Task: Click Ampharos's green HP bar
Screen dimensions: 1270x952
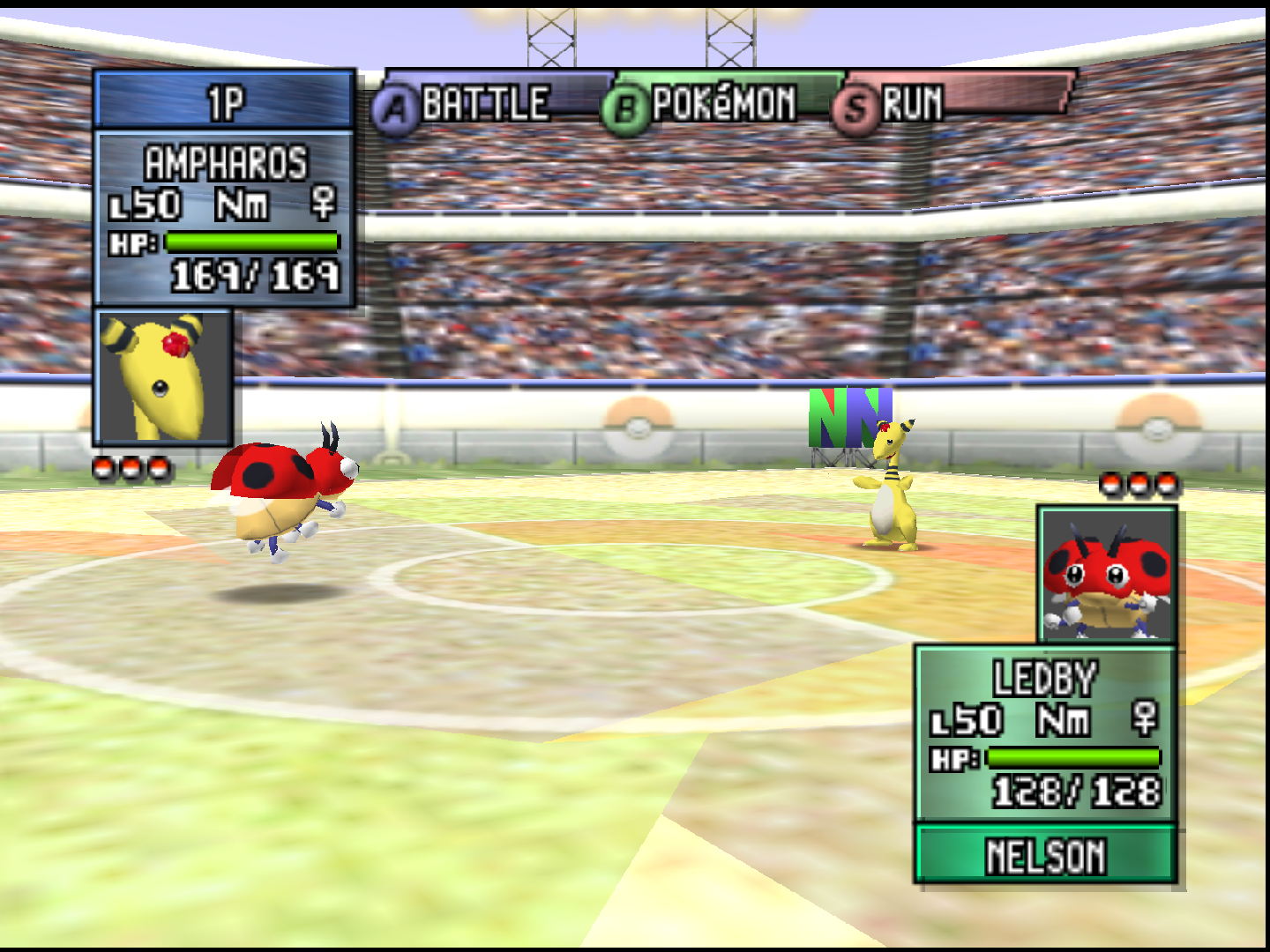Action: (x=250, y=240)
